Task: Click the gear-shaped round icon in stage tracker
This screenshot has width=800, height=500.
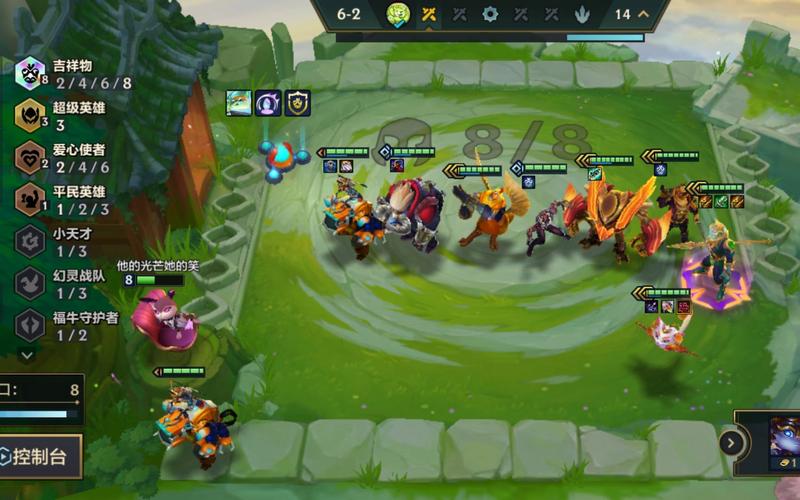Action: point(489,14)
